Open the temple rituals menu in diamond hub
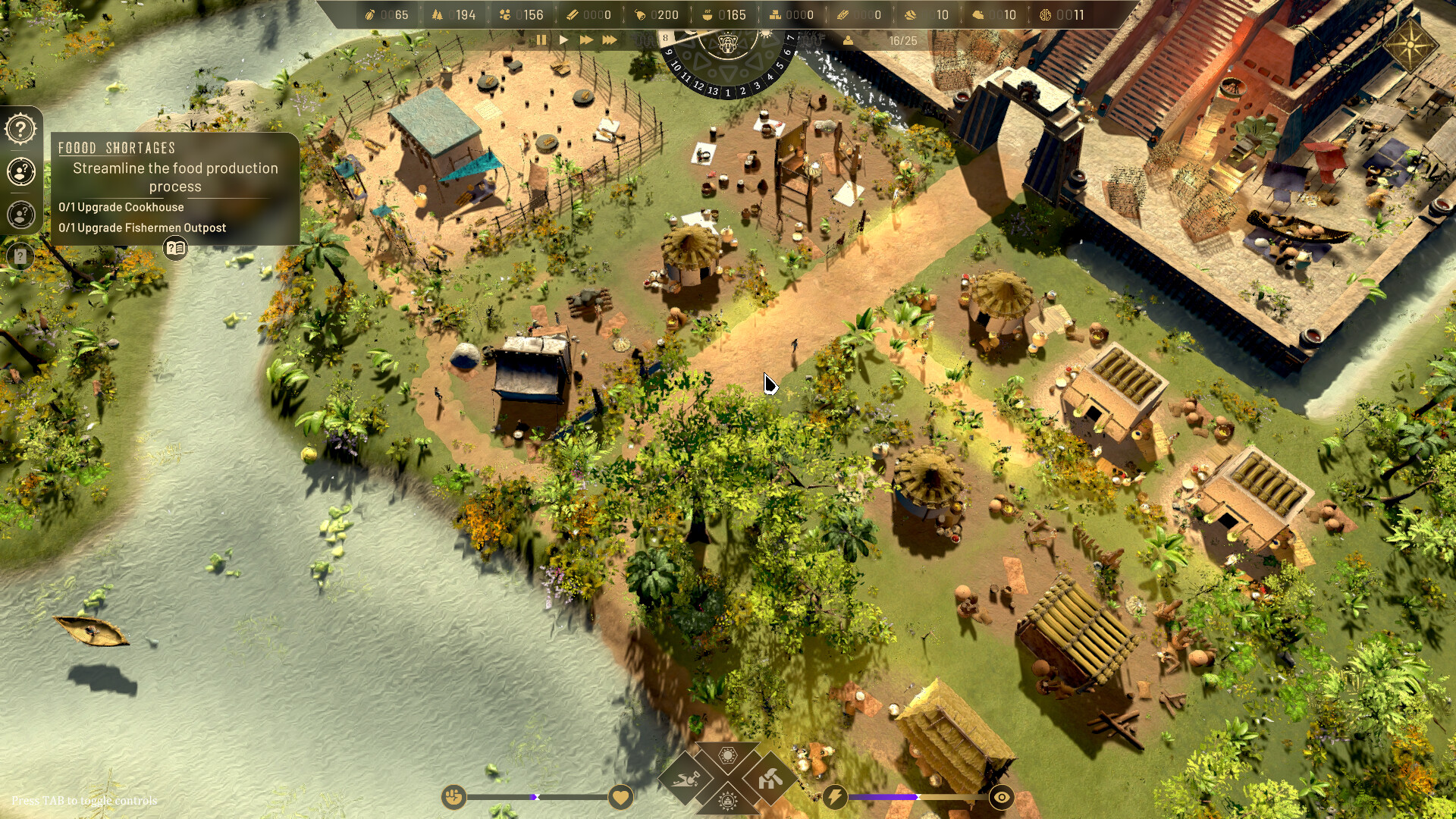Viewport: 1456px width, 819px height. coord(726,802)
